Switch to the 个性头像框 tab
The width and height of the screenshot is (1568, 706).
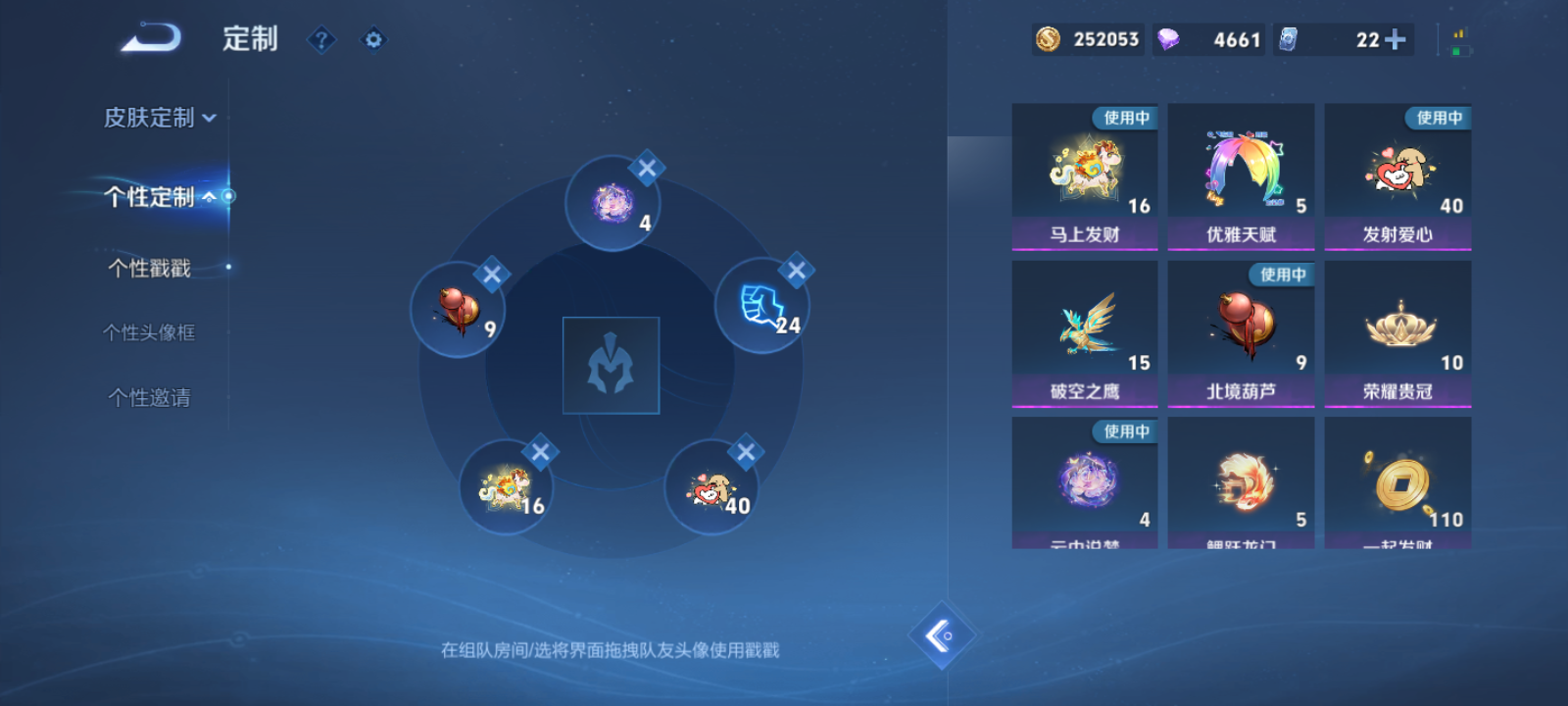(149, 332)
